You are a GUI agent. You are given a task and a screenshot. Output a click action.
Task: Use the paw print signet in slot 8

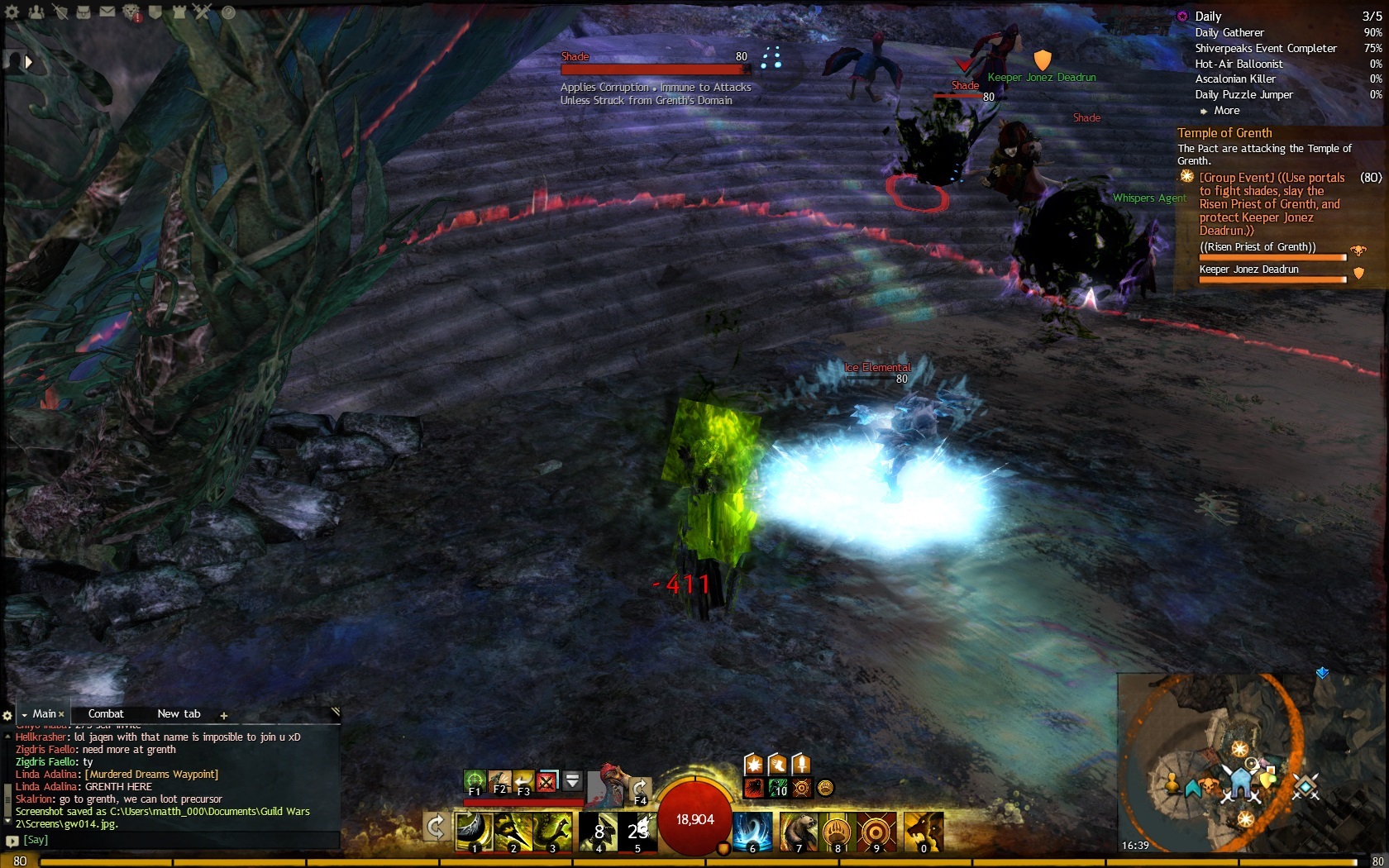837,831
